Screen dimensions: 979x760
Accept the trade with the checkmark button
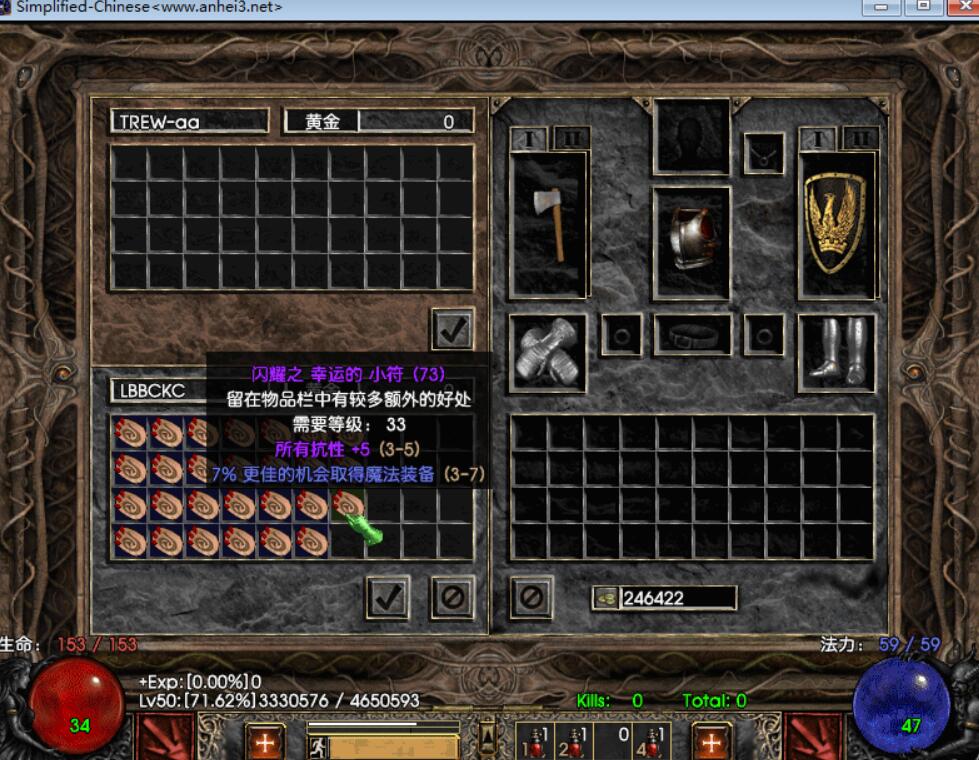pyautogui.click(x=388, y=597)
